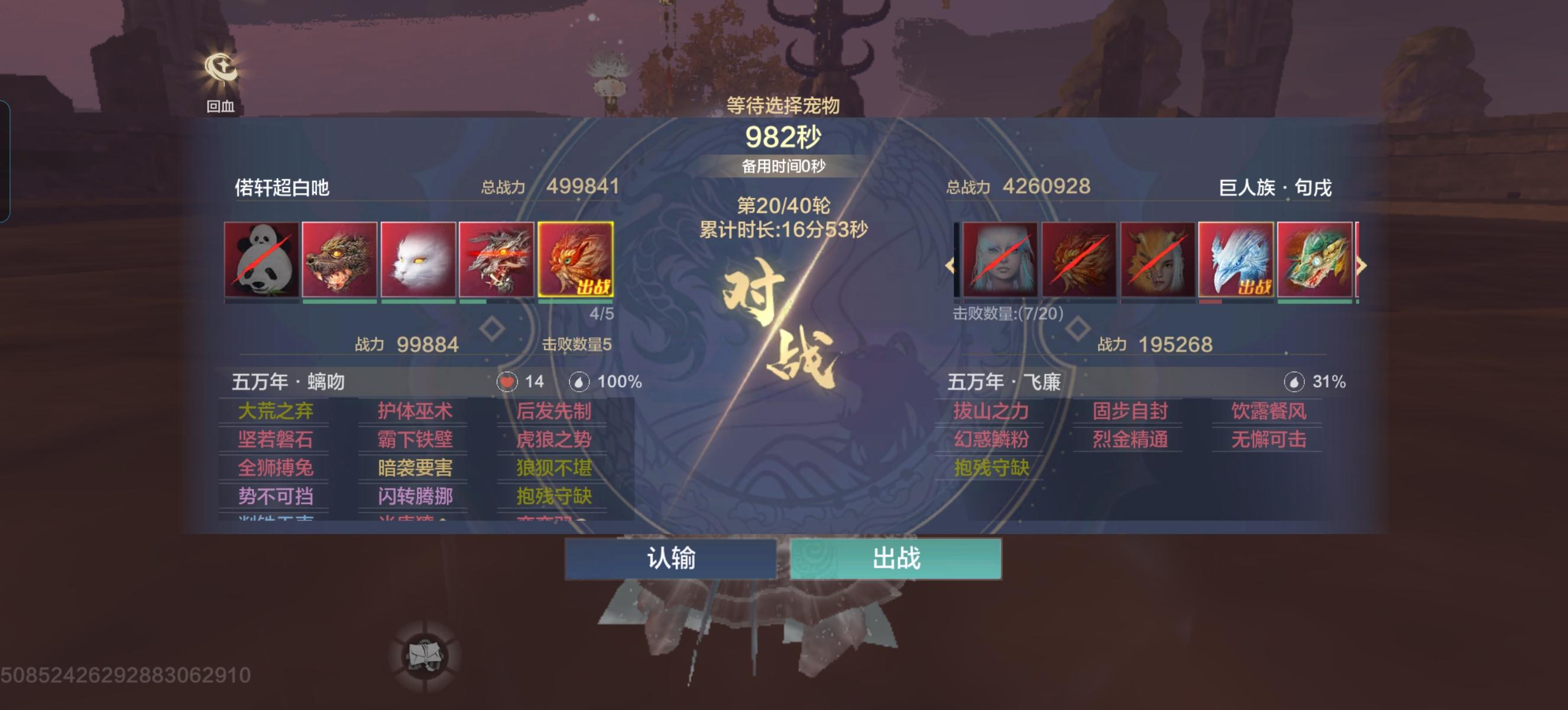Viewport: 1568px width, 710px height.
Task: Click the heart icon showing 14 lives
Action: point(507,382)
